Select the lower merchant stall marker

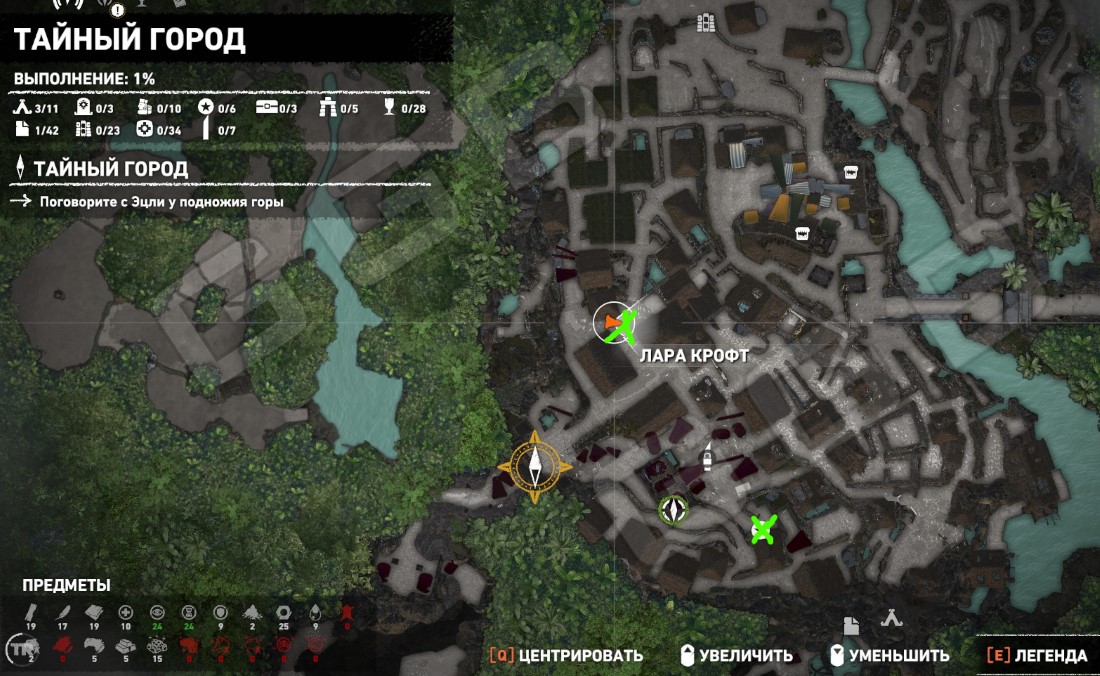click(801, 233)
